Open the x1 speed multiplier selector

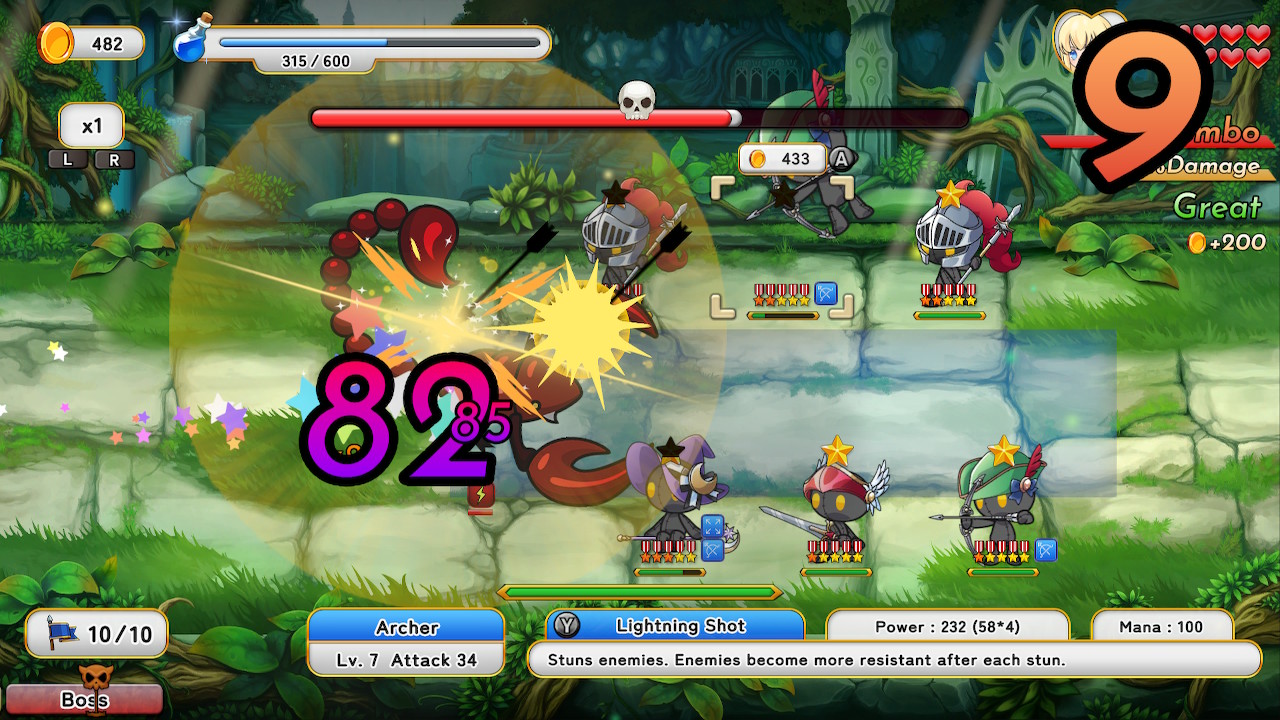[91, 124]
